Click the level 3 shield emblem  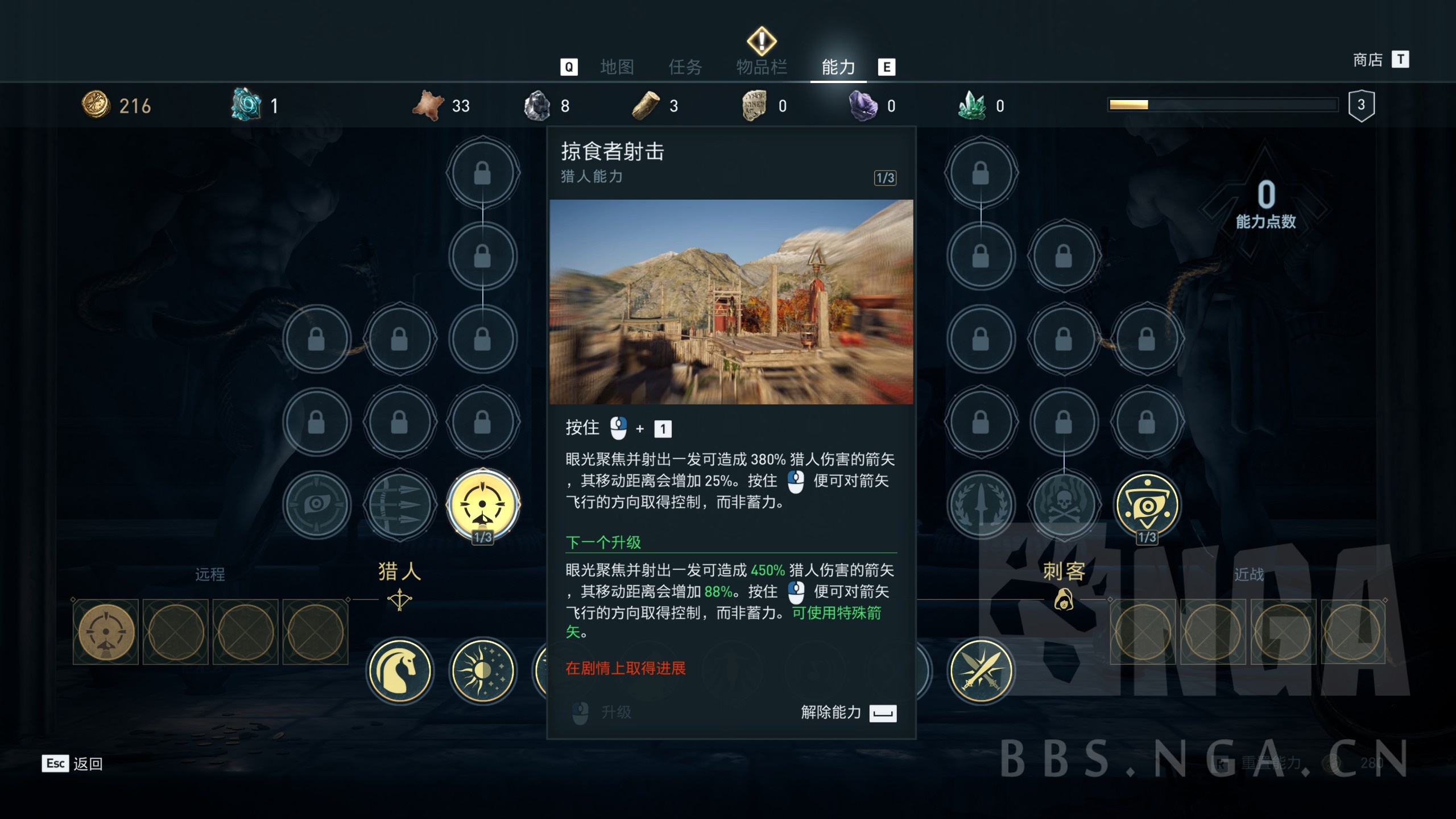click(1362, 105)
